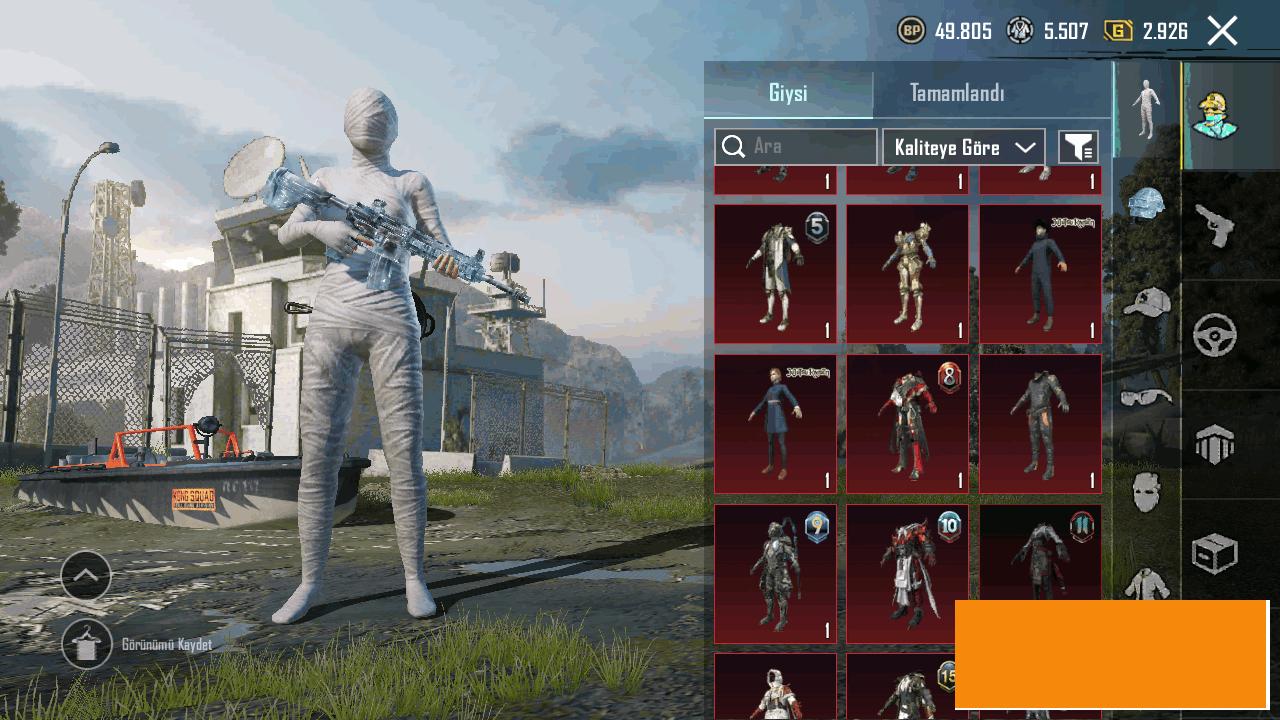Image resolution: width=1280 pixels, height=720 pixels.
Task: Pick the outfit with the level 9 badge
Action: (775, 574)
